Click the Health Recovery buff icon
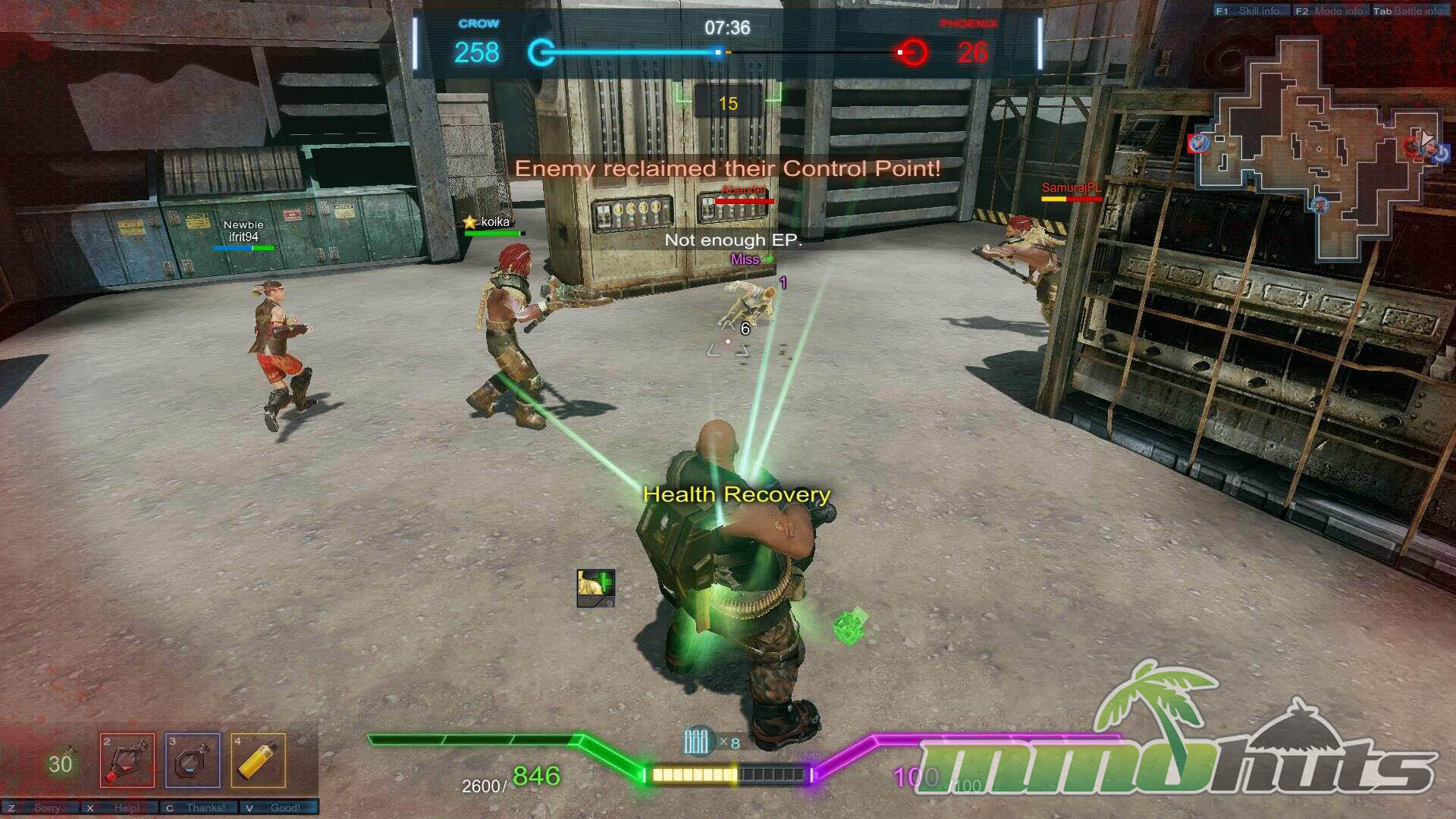Image resolution: width=1456 pixels, height=819 pixels. 595,588
